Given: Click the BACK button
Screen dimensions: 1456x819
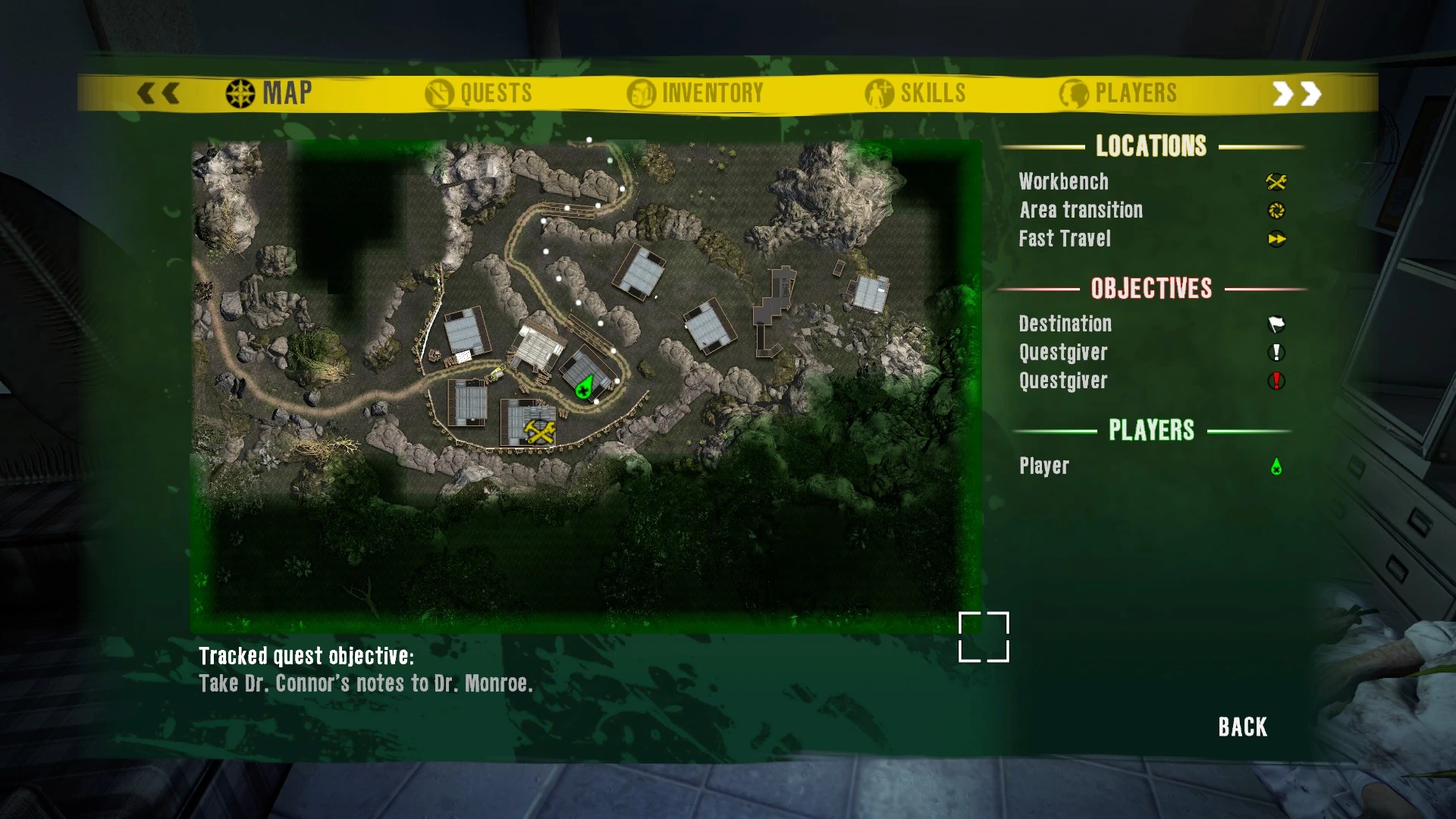Looking at the screenshot, I should (1241, 726).
